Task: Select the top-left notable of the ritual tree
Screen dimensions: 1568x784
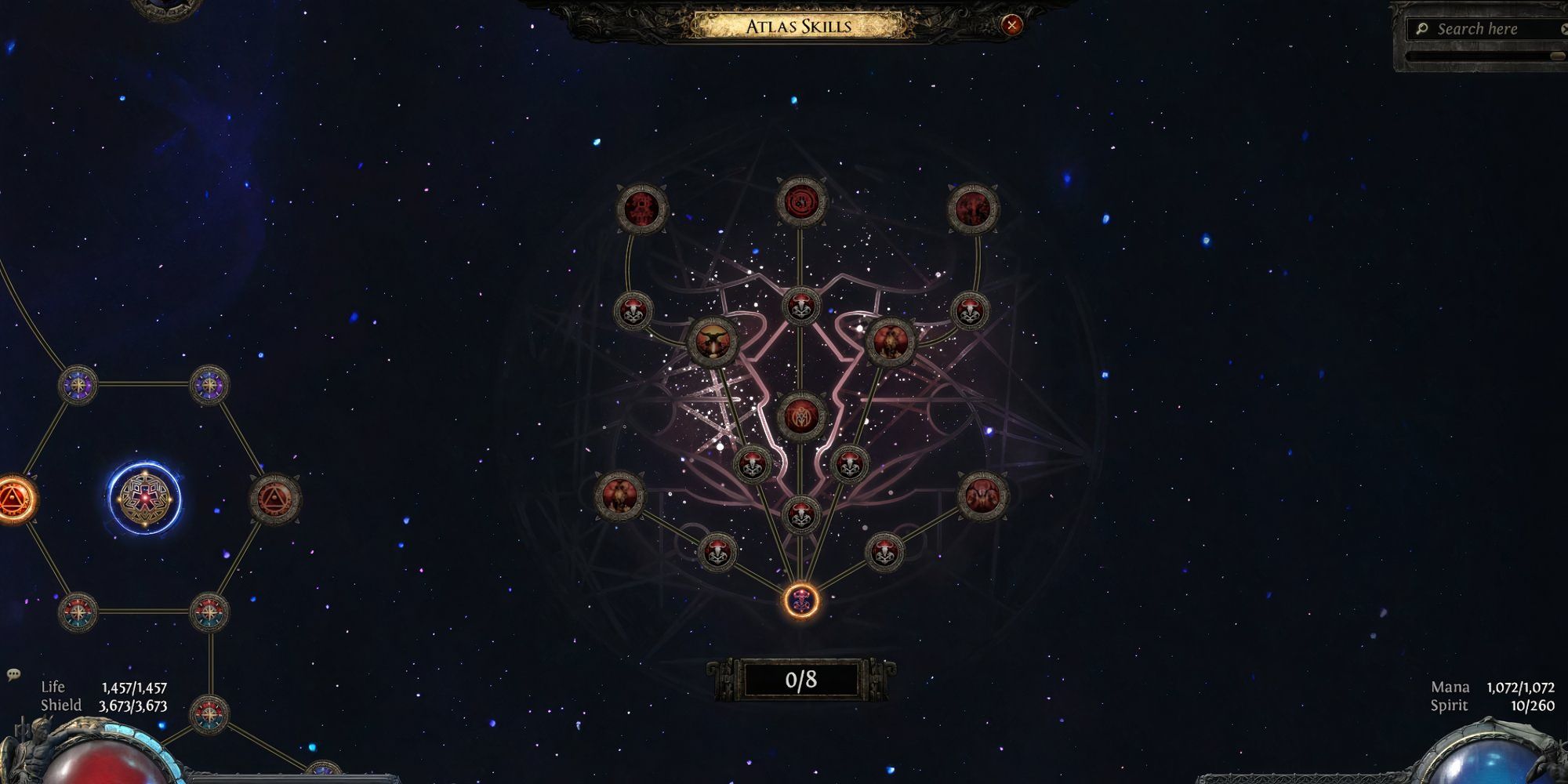Action: [x=641, y=209]
